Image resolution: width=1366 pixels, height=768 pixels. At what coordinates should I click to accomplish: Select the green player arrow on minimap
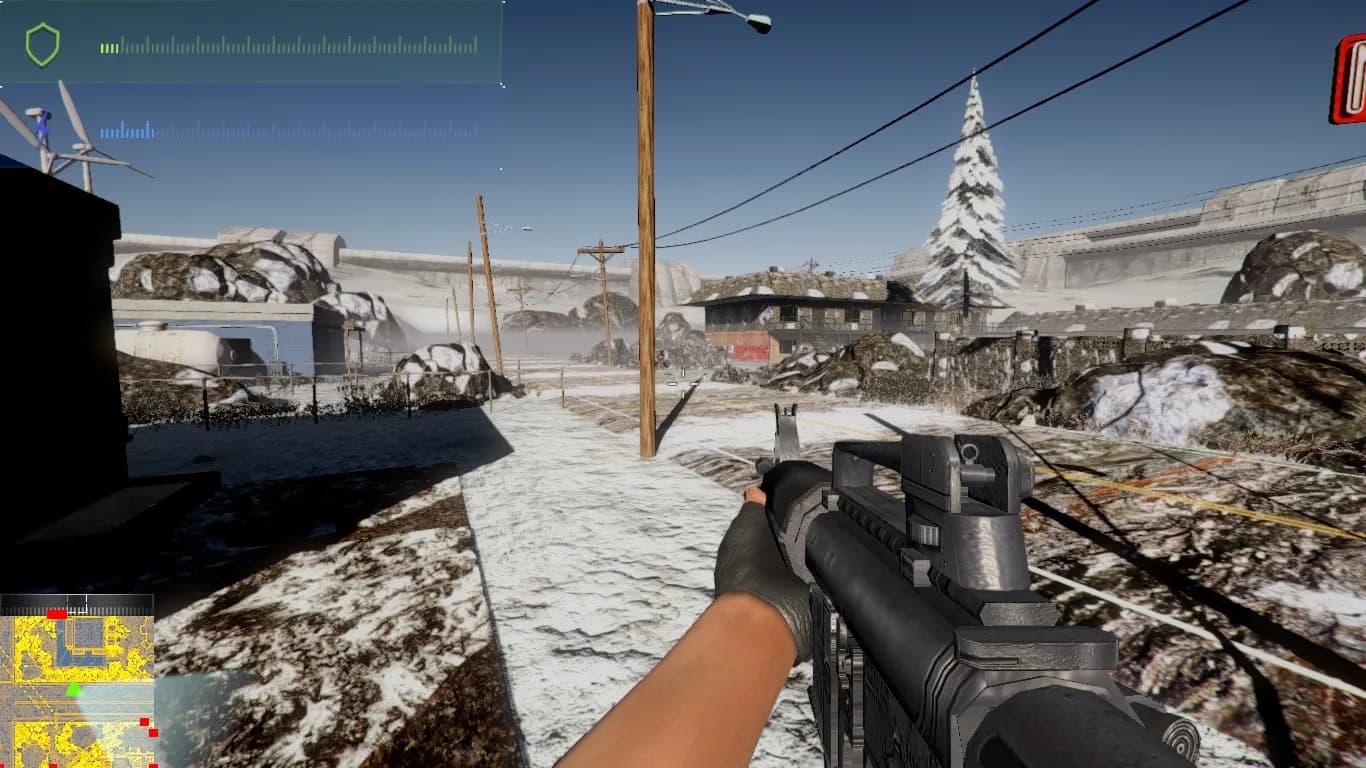[74, 690]
